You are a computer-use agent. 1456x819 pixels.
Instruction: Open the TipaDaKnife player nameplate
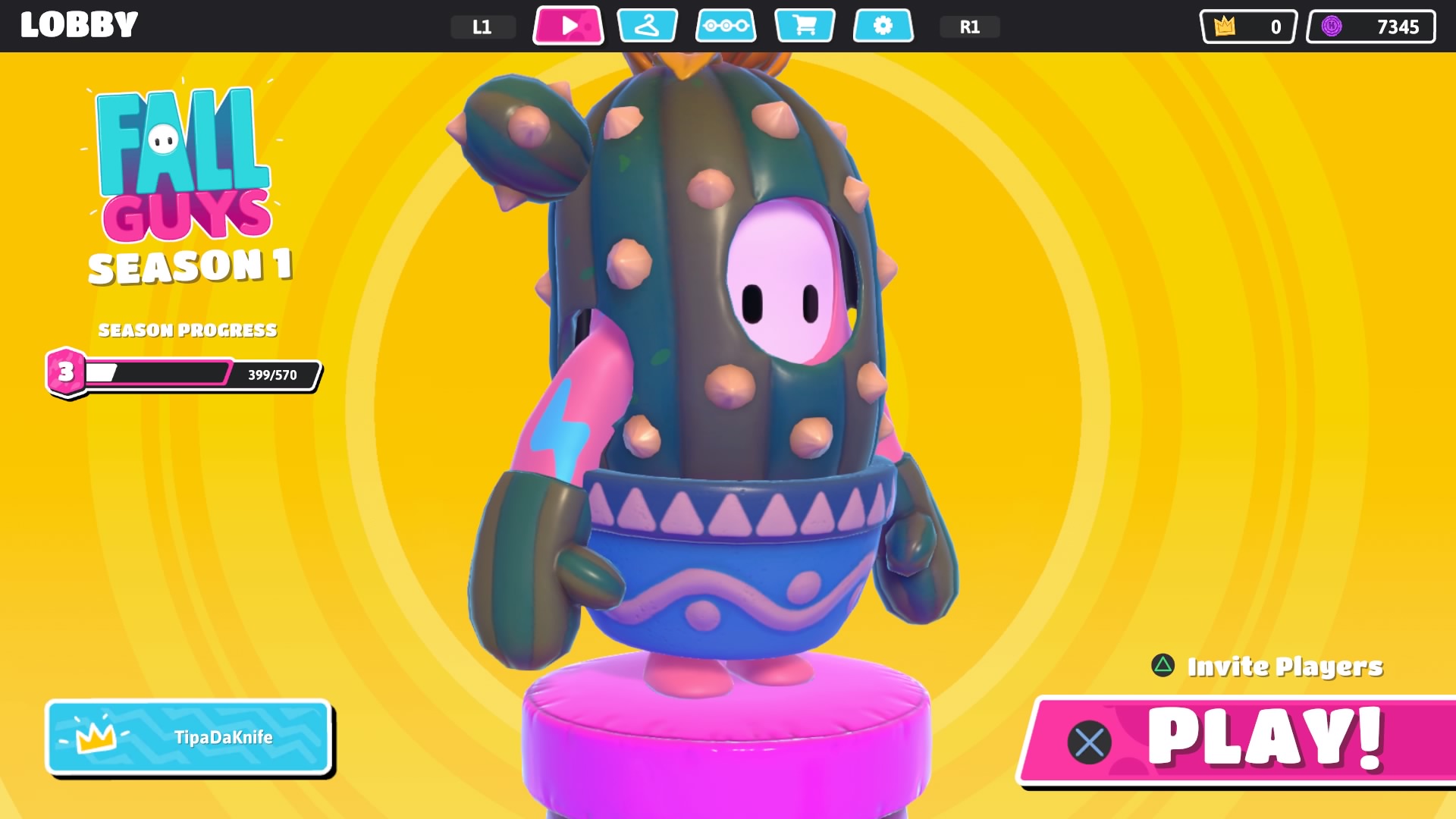point(189,737)
